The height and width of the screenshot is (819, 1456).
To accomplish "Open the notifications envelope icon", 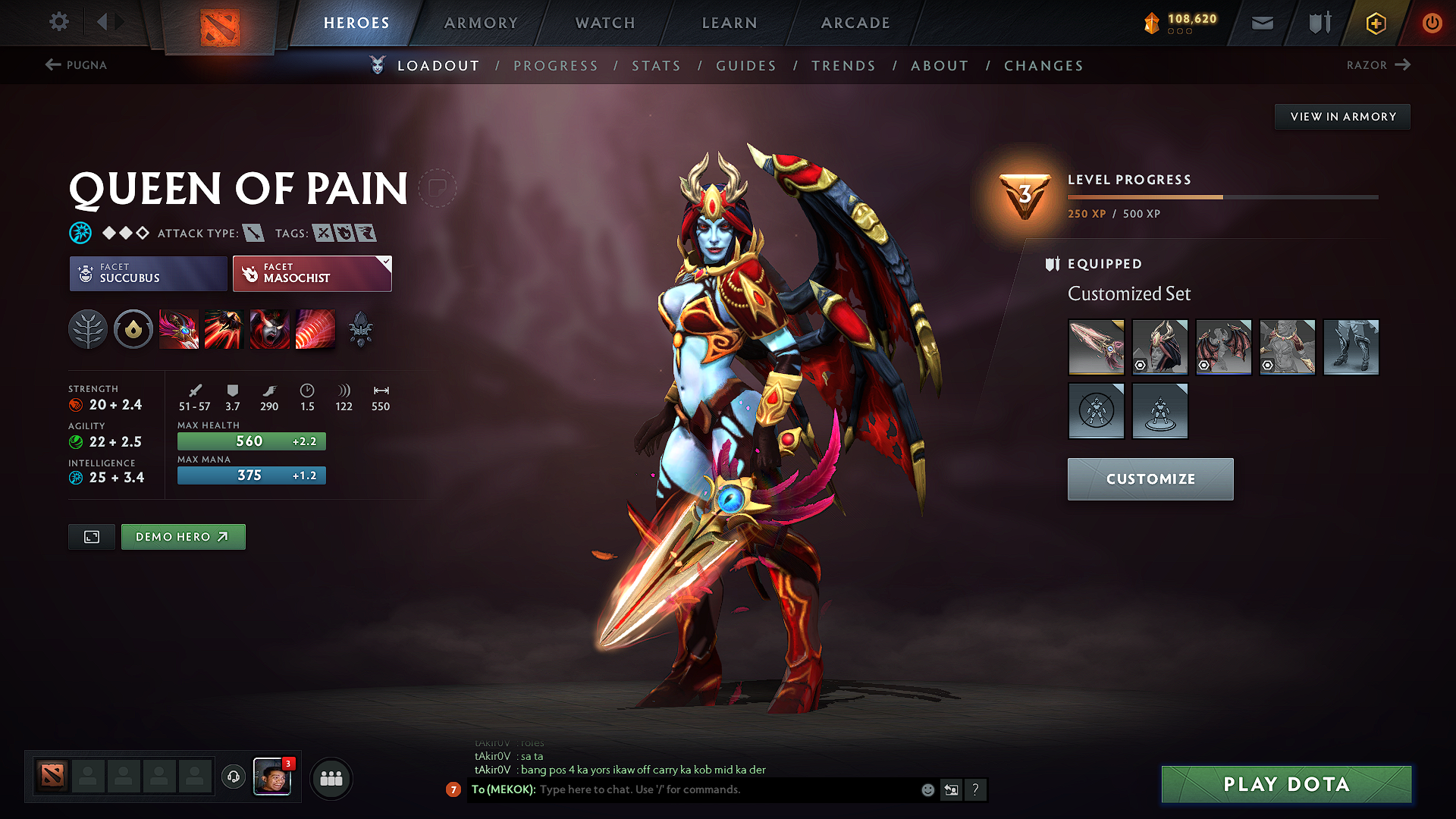I will tap(1261, 23).
